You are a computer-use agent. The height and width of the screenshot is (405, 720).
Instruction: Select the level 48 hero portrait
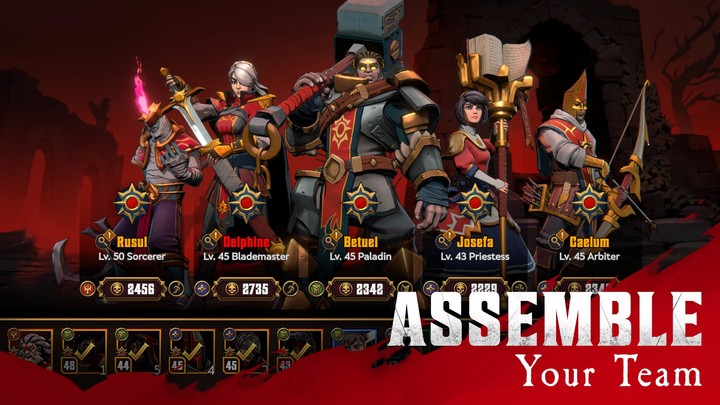pyautogui.click(x=84, y=351)
